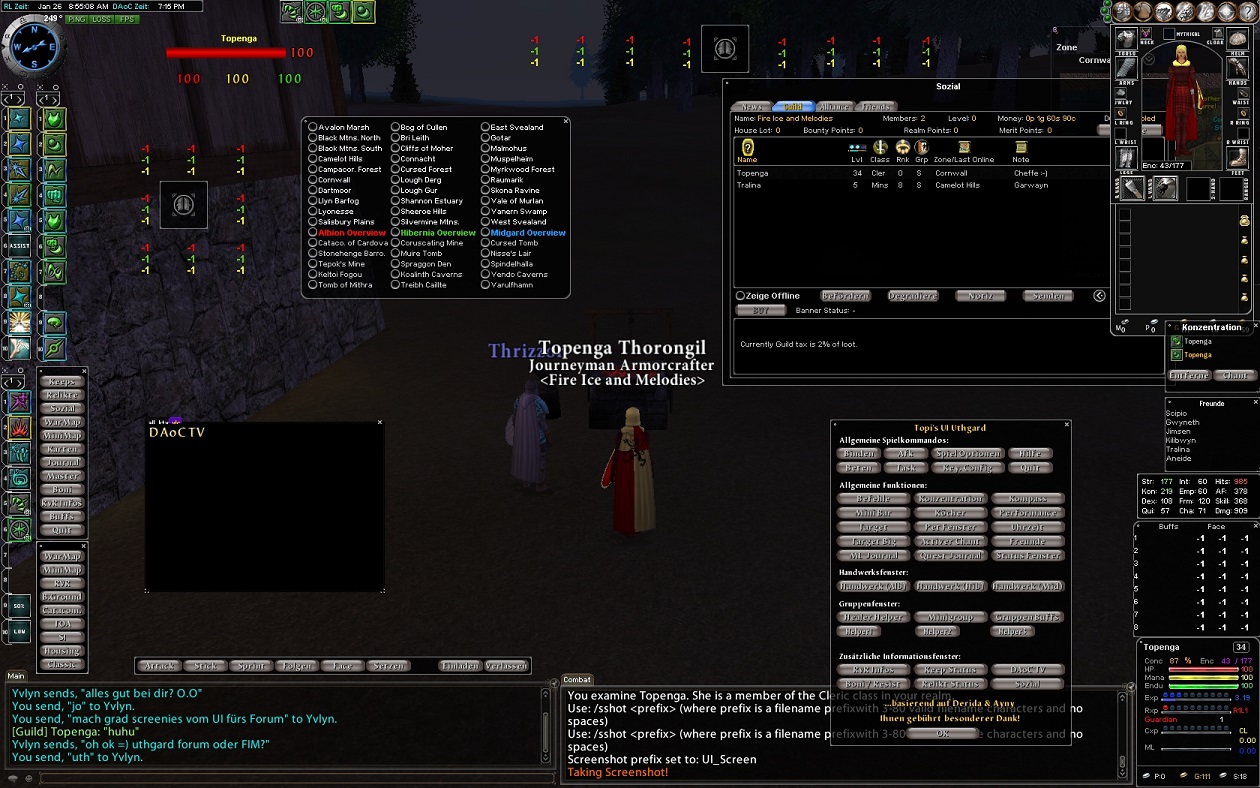Click the Einladen invite button
The width and height of the screenshot is (1260, 788).
click(460, 666)
